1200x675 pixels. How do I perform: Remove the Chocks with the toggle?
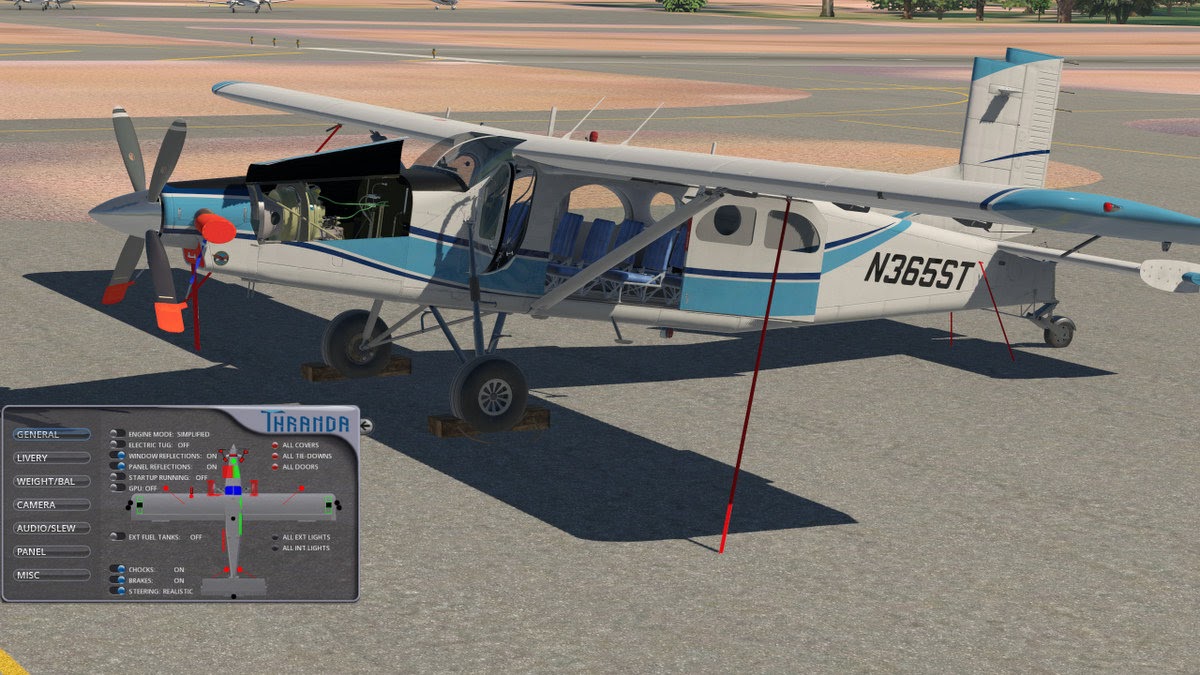119,569
